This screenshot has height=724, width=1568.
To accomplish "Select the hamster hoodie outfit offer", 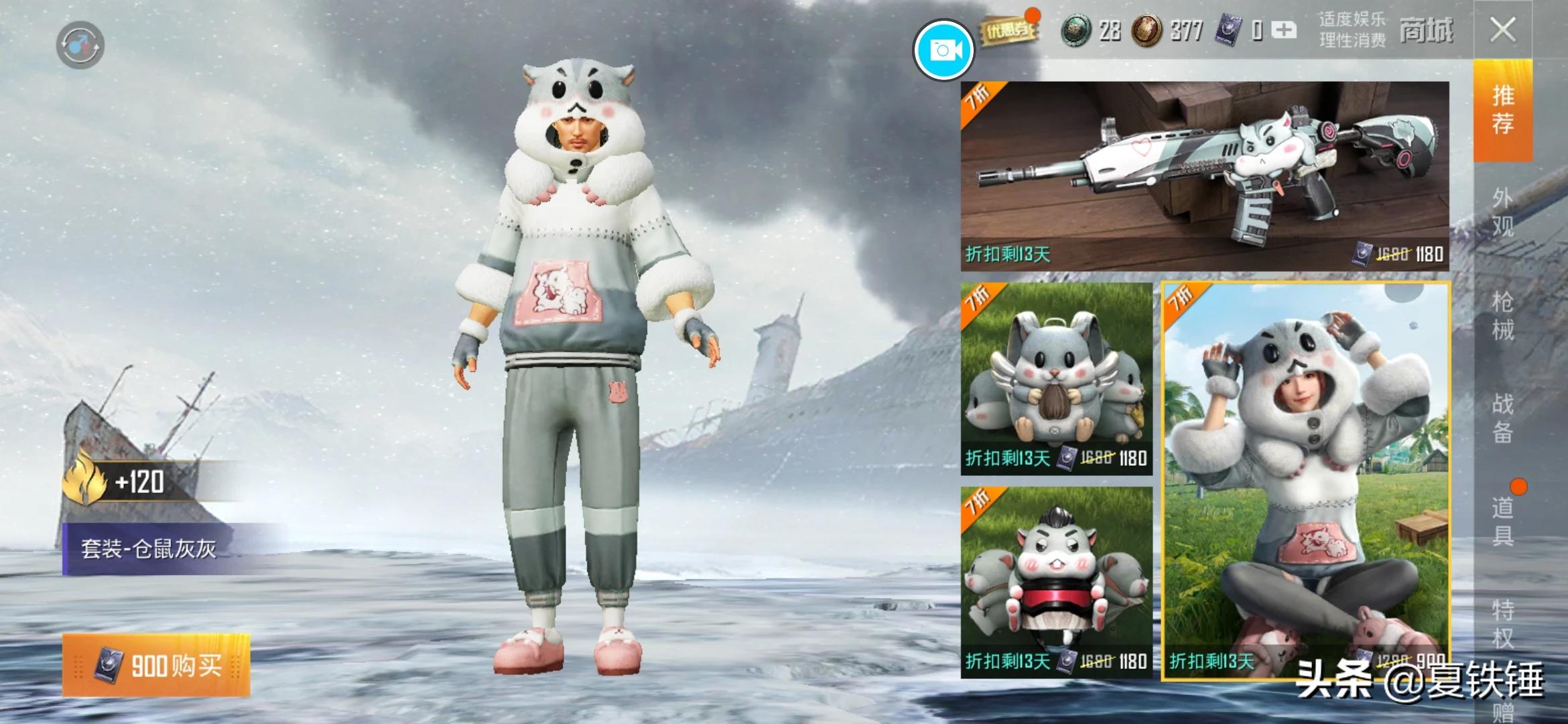I will point(1305,480).
